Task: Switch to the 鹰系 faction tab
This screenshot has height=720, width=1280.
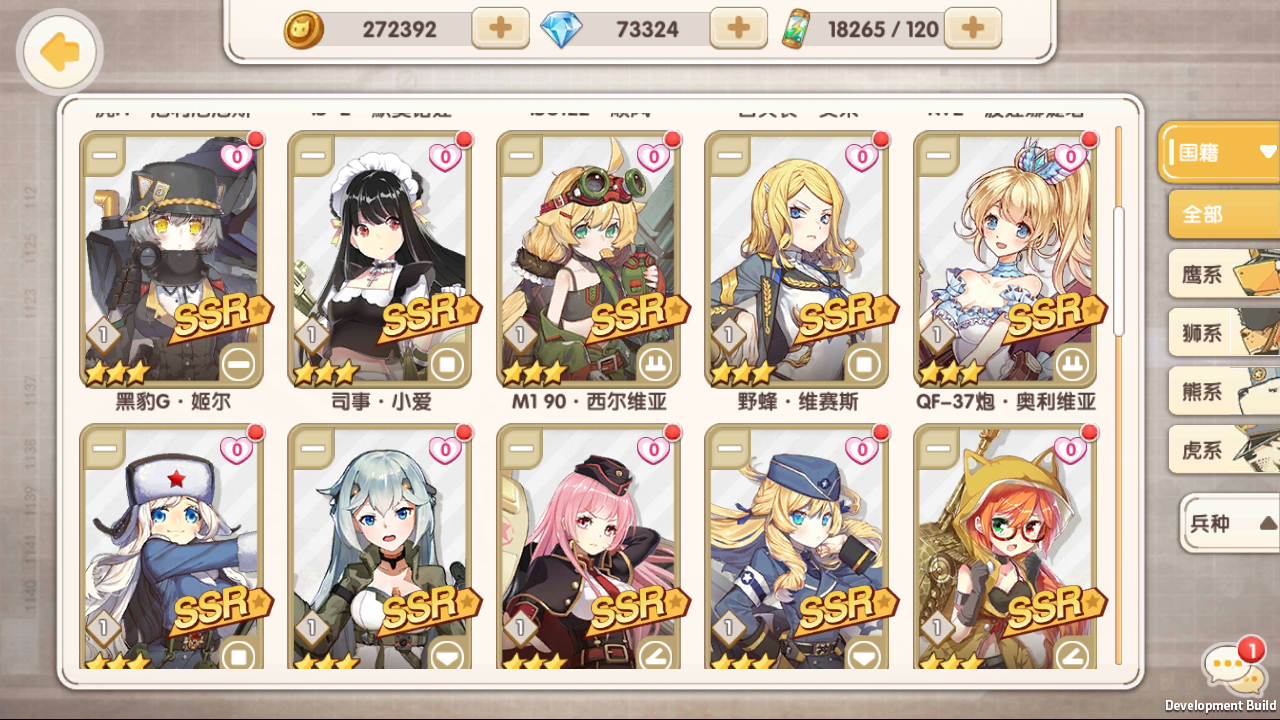Action: pyautogui.click(x=1221, y=273)
